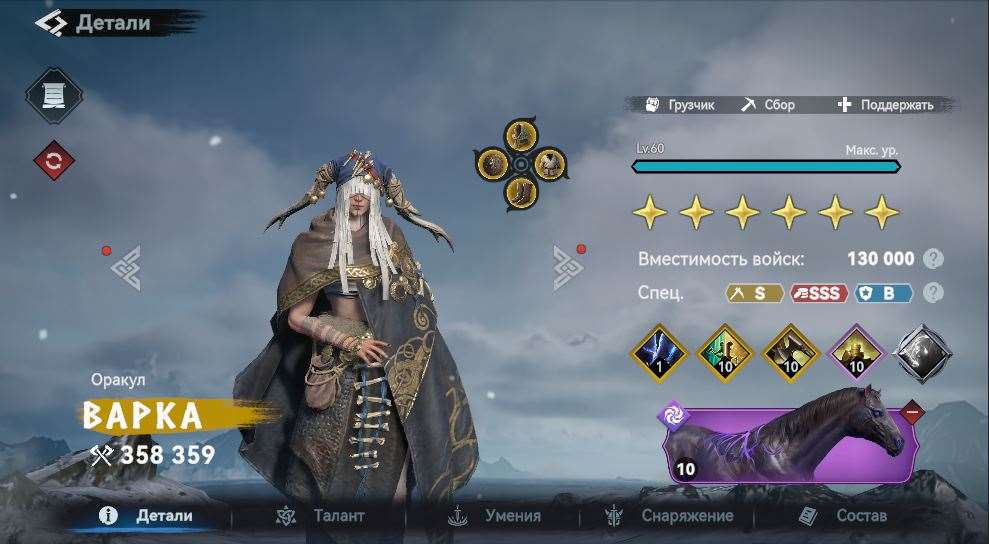This screenshot has width=989, height=544.
Task: Click the red circular-arrows swap icon
Action: [x=53, y=159]
